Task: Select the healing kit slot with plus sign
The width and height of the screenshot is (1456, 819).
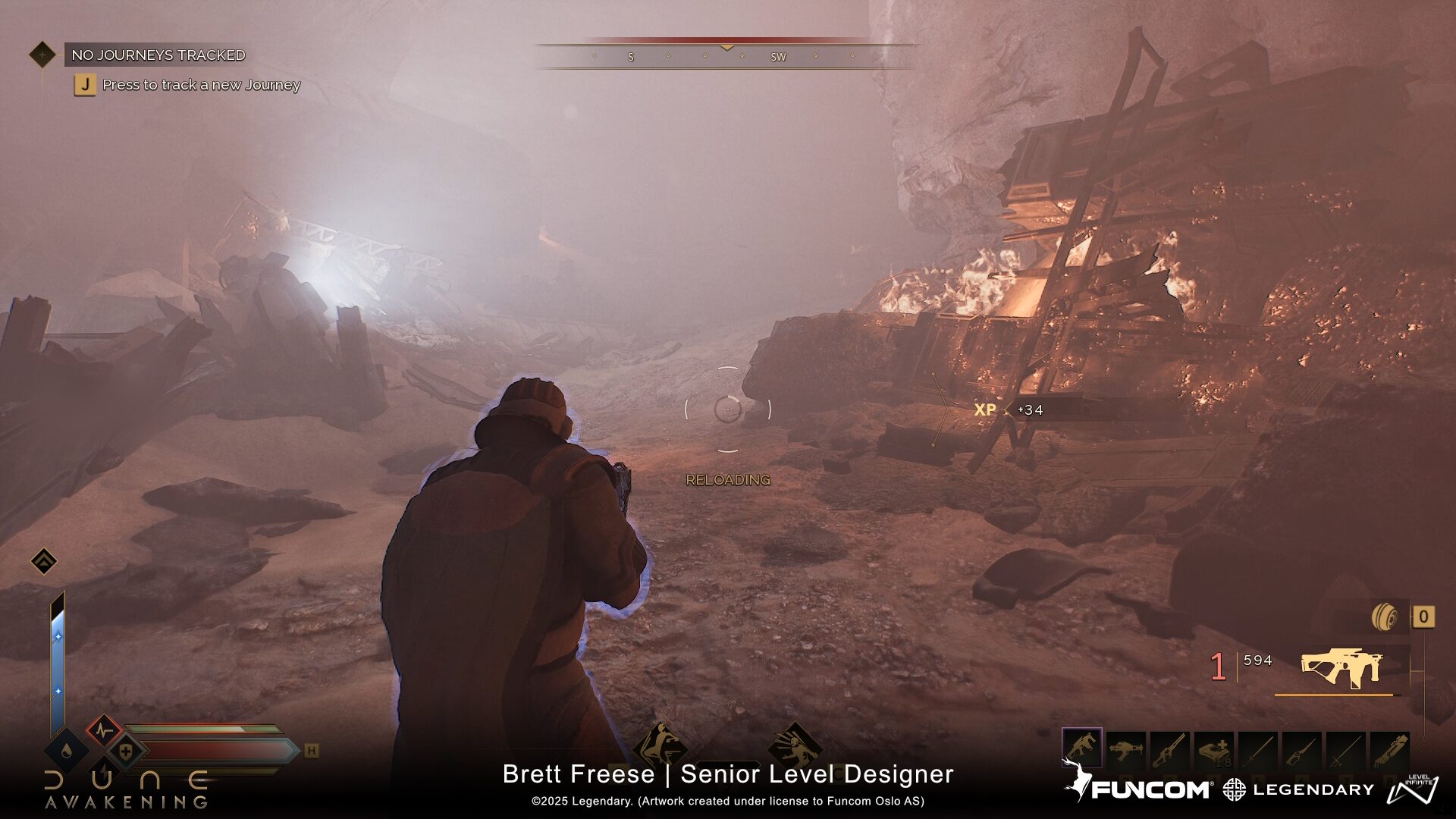Action: point(1213,749)
